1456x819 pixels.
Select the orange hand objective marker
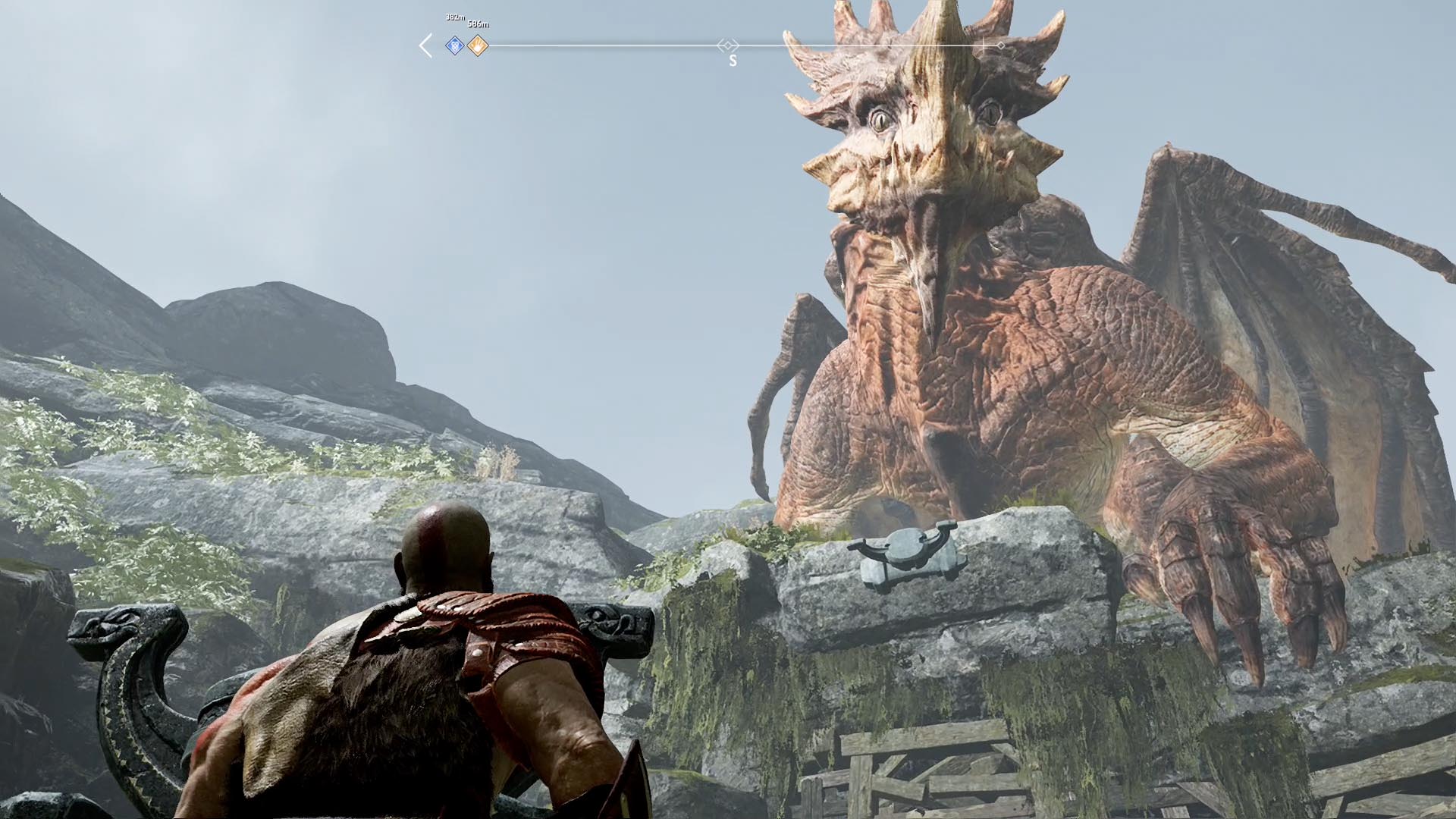pyautogui.click(x=477, y=46)
